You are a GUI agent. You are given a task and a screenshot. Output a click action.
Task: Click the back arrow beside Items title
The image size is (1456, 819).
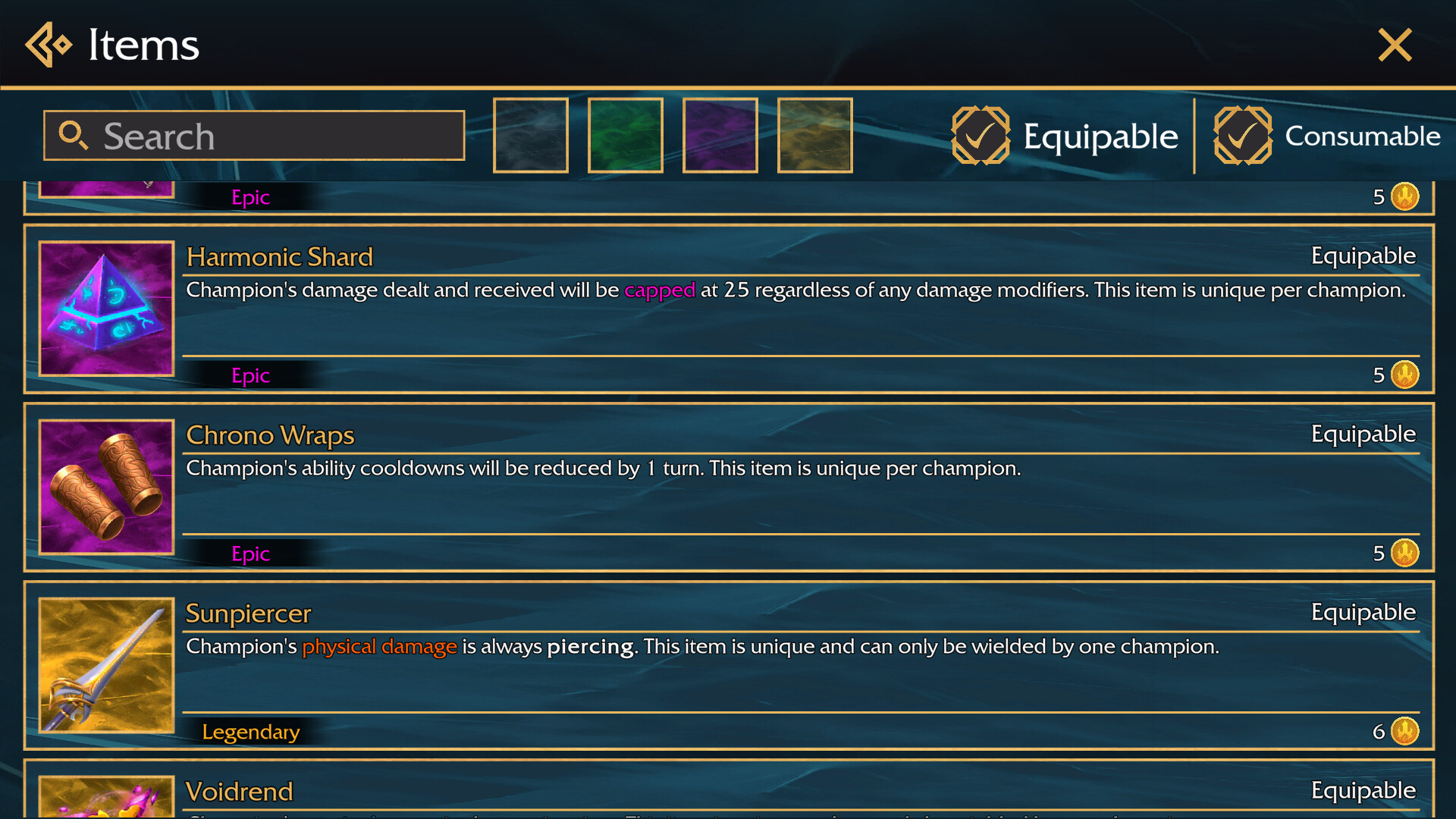coord(48,45)
